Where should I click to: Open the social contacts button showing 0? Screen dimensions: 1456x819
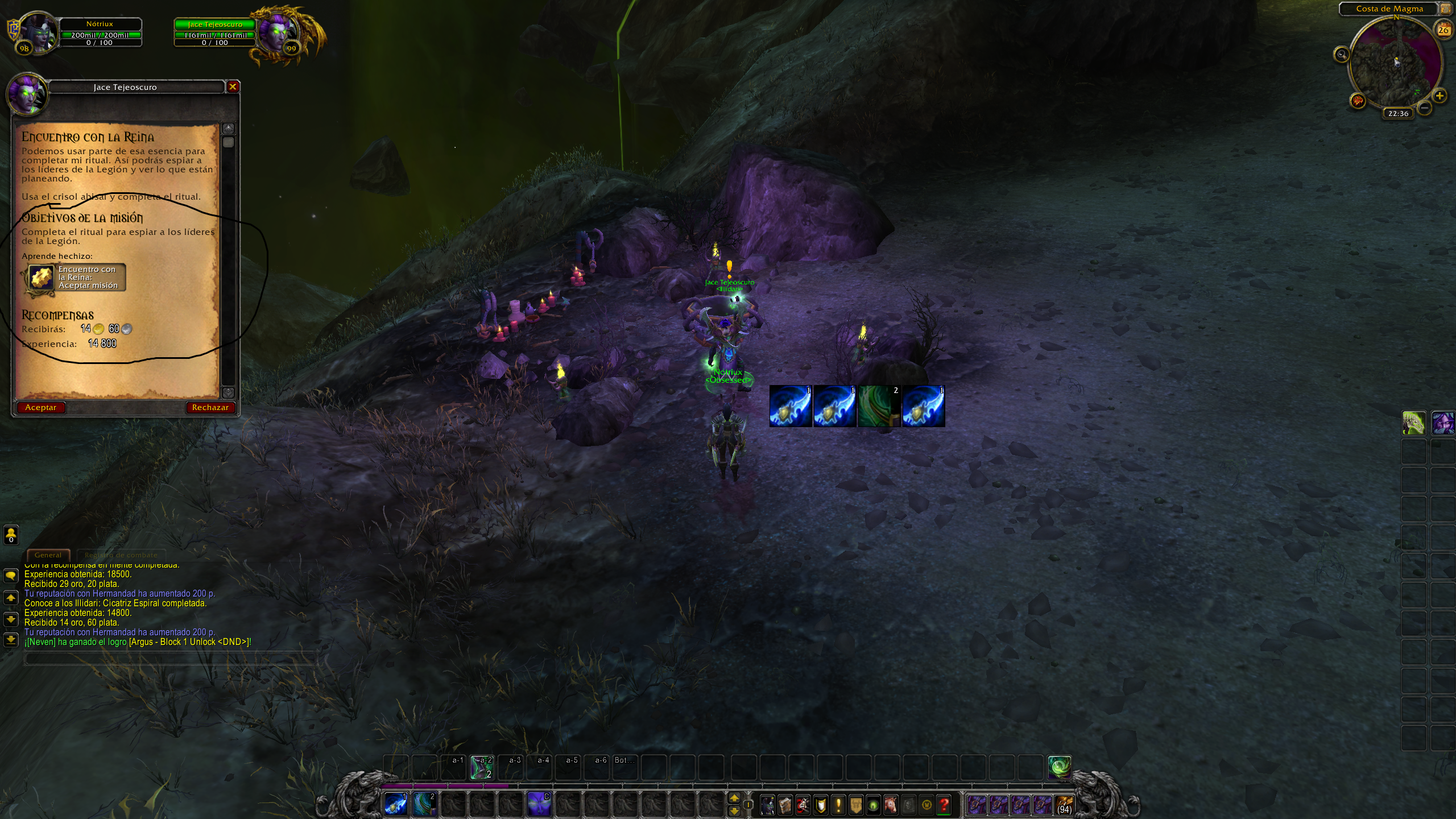(11, 535)
